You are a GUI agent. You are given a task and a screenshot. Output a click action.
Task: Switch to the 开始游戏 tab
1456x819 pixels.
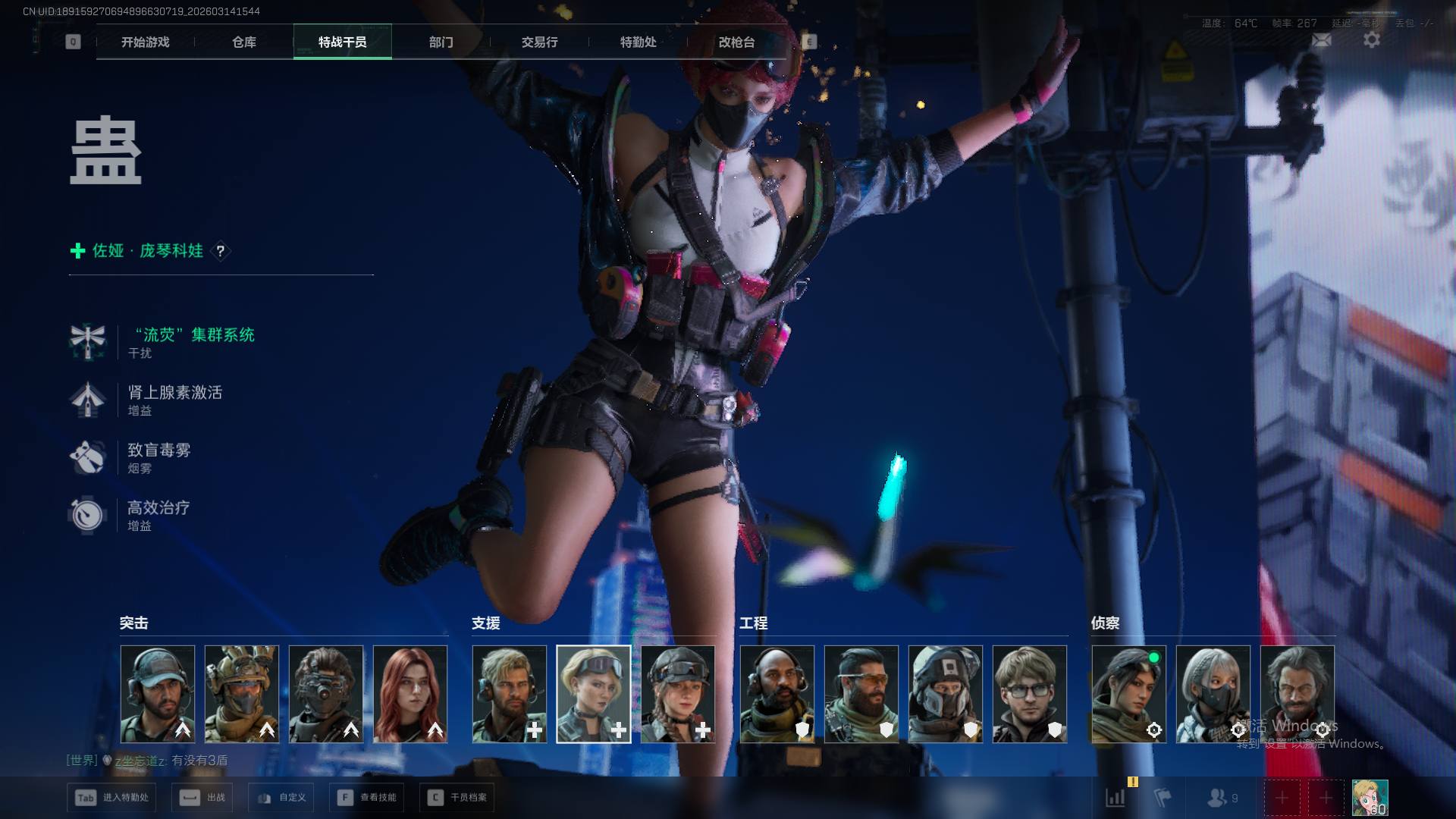[145, 42]
